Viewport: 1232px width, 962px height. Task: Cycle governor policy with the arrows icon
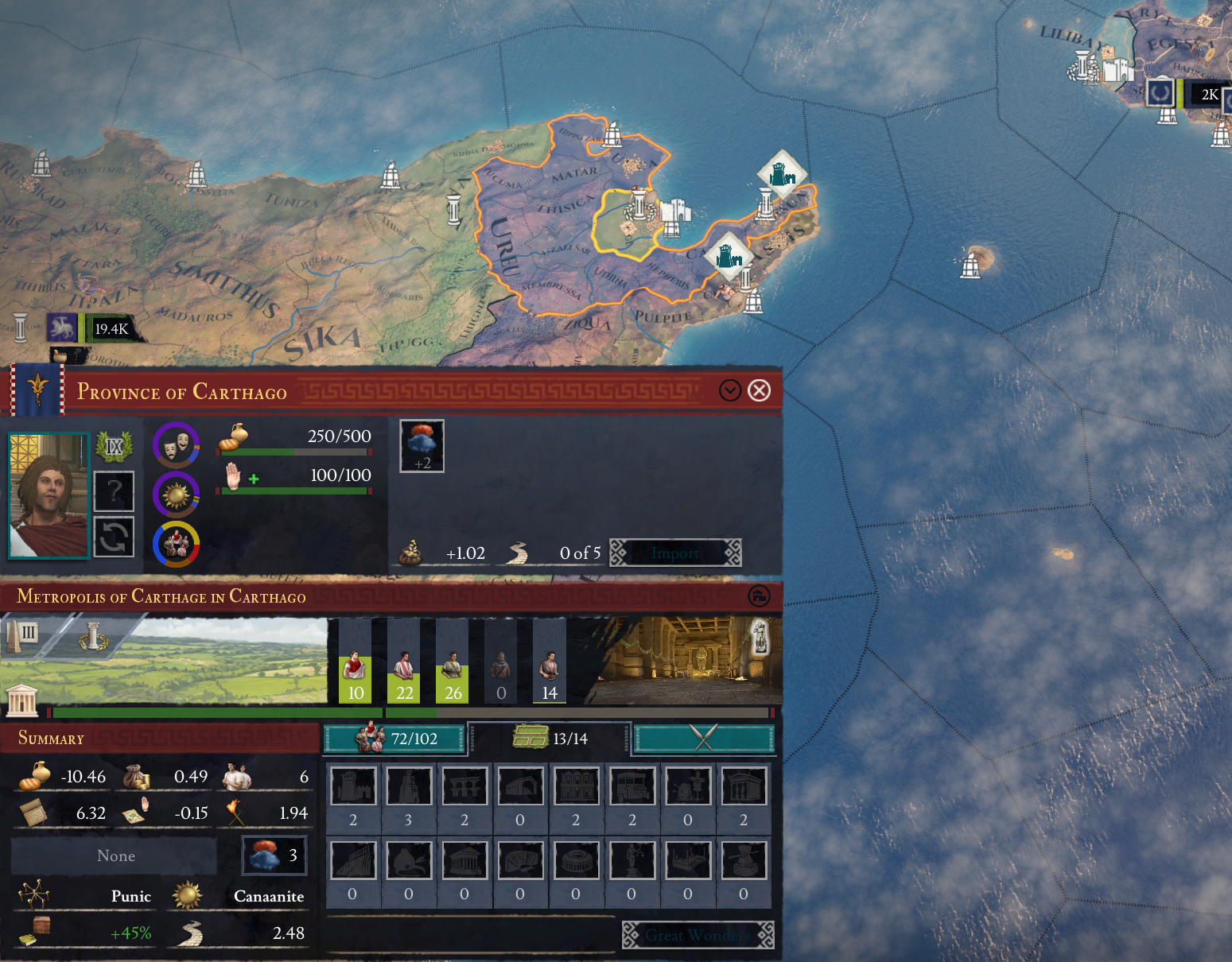click(x=114, y=537)
